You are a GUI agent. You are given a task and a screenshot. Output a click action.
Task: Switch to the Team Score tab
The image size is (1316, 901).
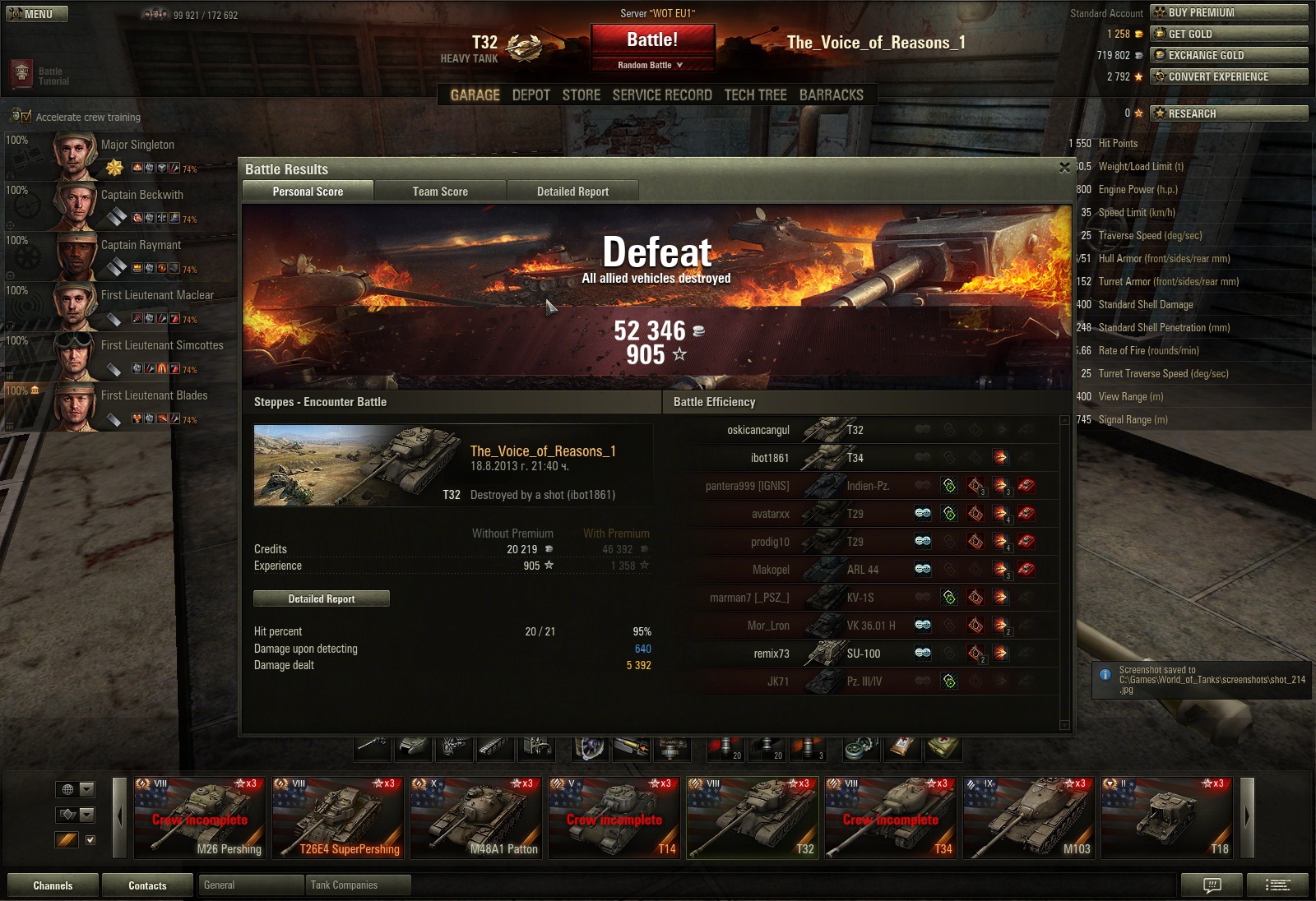pyautogui.click(x=440, y=192)
